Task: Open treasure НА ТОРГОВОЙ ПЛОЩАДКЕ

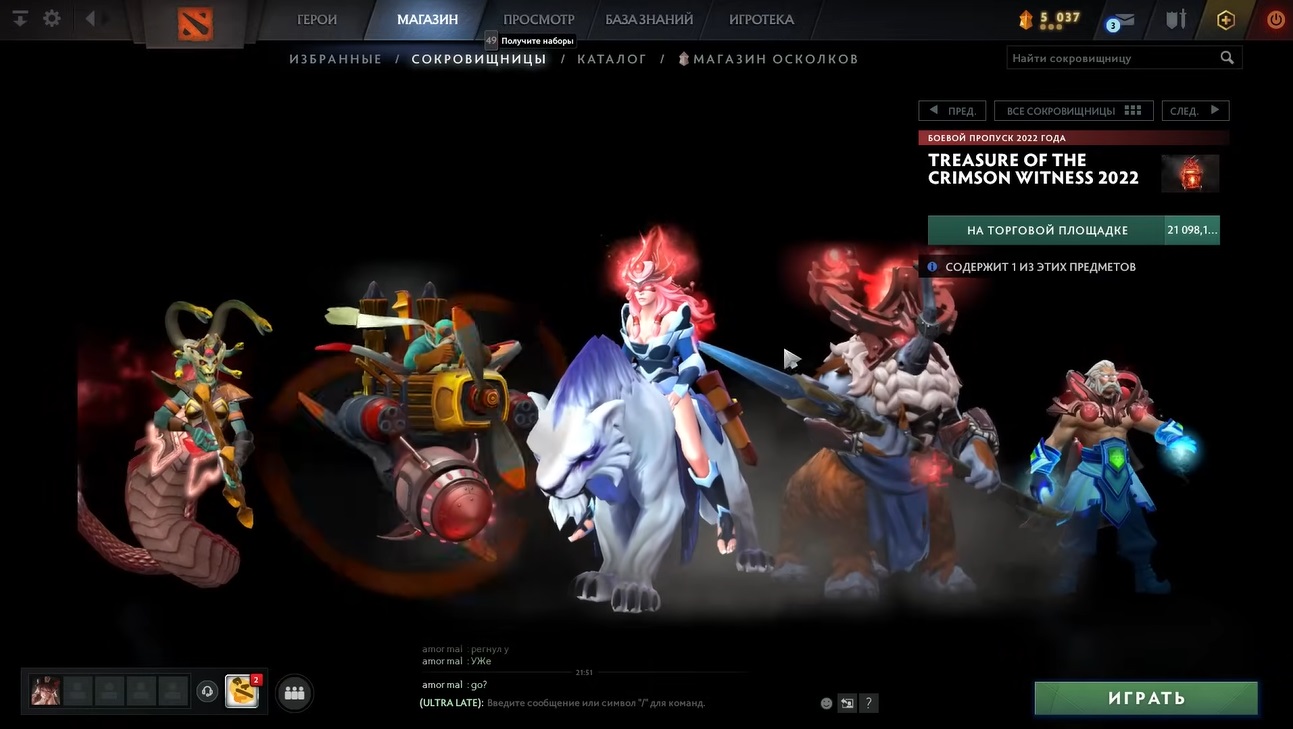Action: point(1047,230)
